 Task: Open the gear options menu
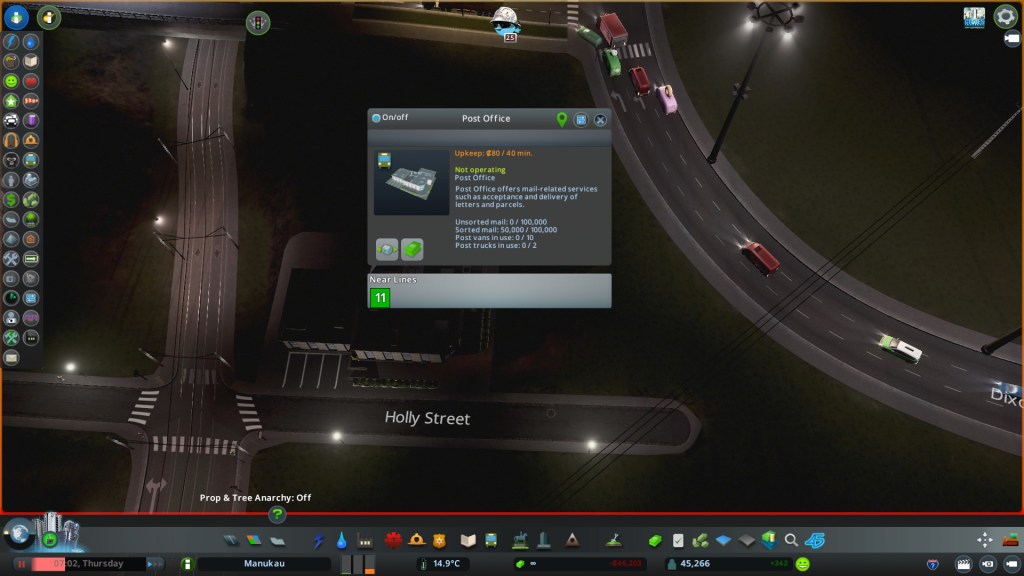tap(1004, 17)
